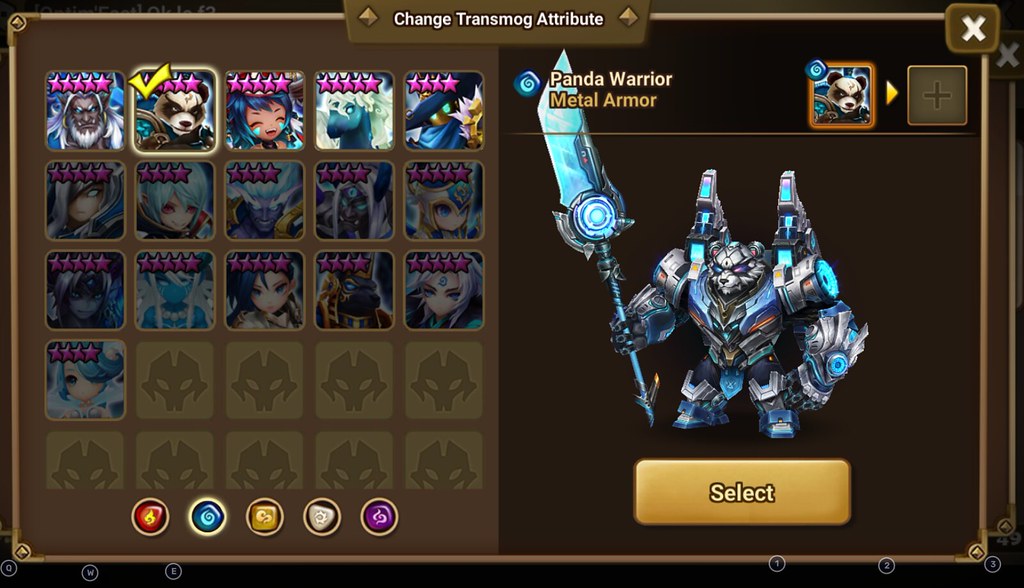Choose the blue-skinned horned demon portrait
Viewport: 1024px width, 588px height.
(264, 201)
